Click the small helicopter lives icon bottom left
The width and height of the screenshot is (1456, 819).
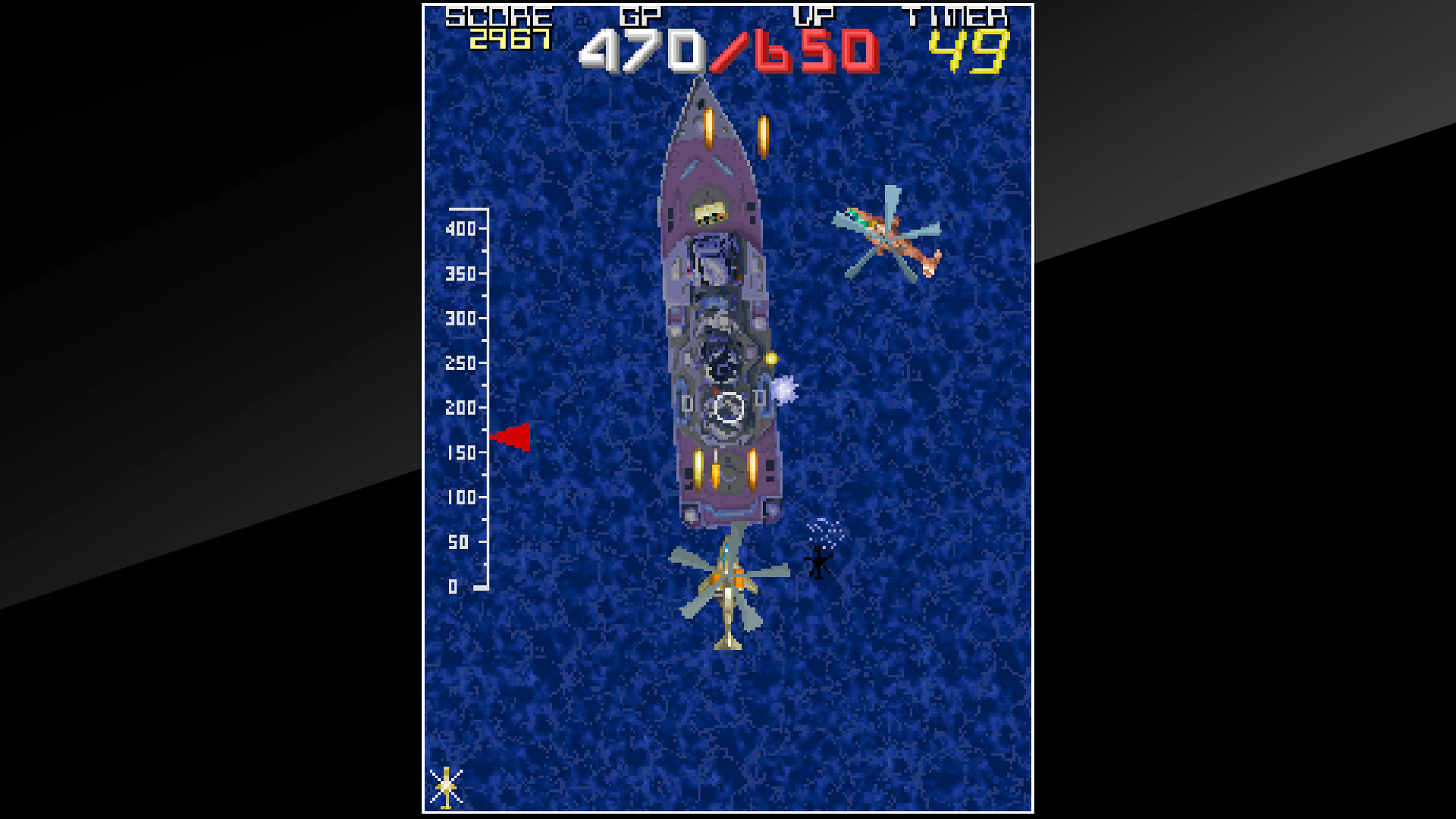click(x=447, y=786)
